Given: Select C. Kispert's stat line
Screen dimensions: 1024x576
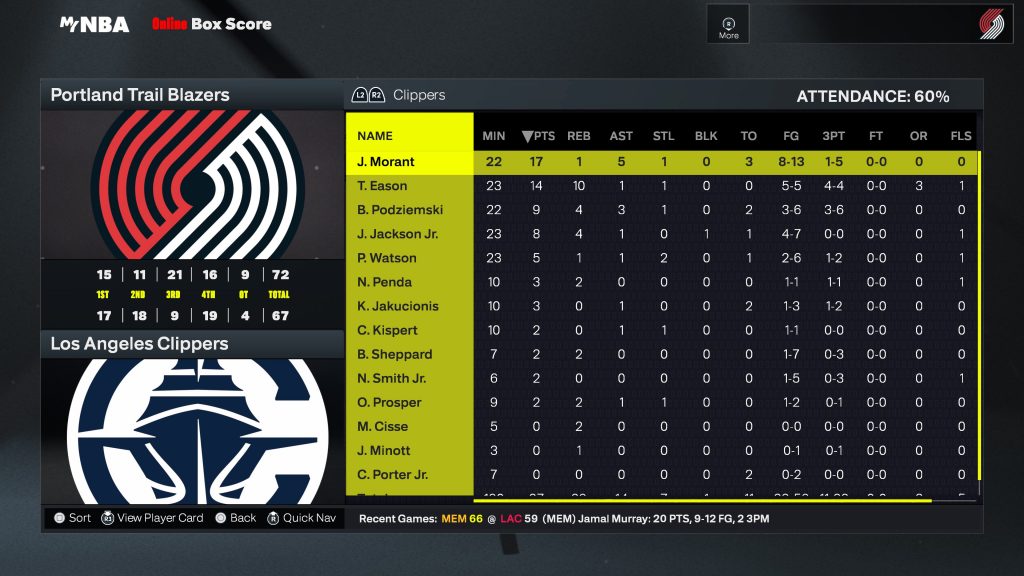Looking at the screenshot, I should pyautogui.click(x=387, y=330).
